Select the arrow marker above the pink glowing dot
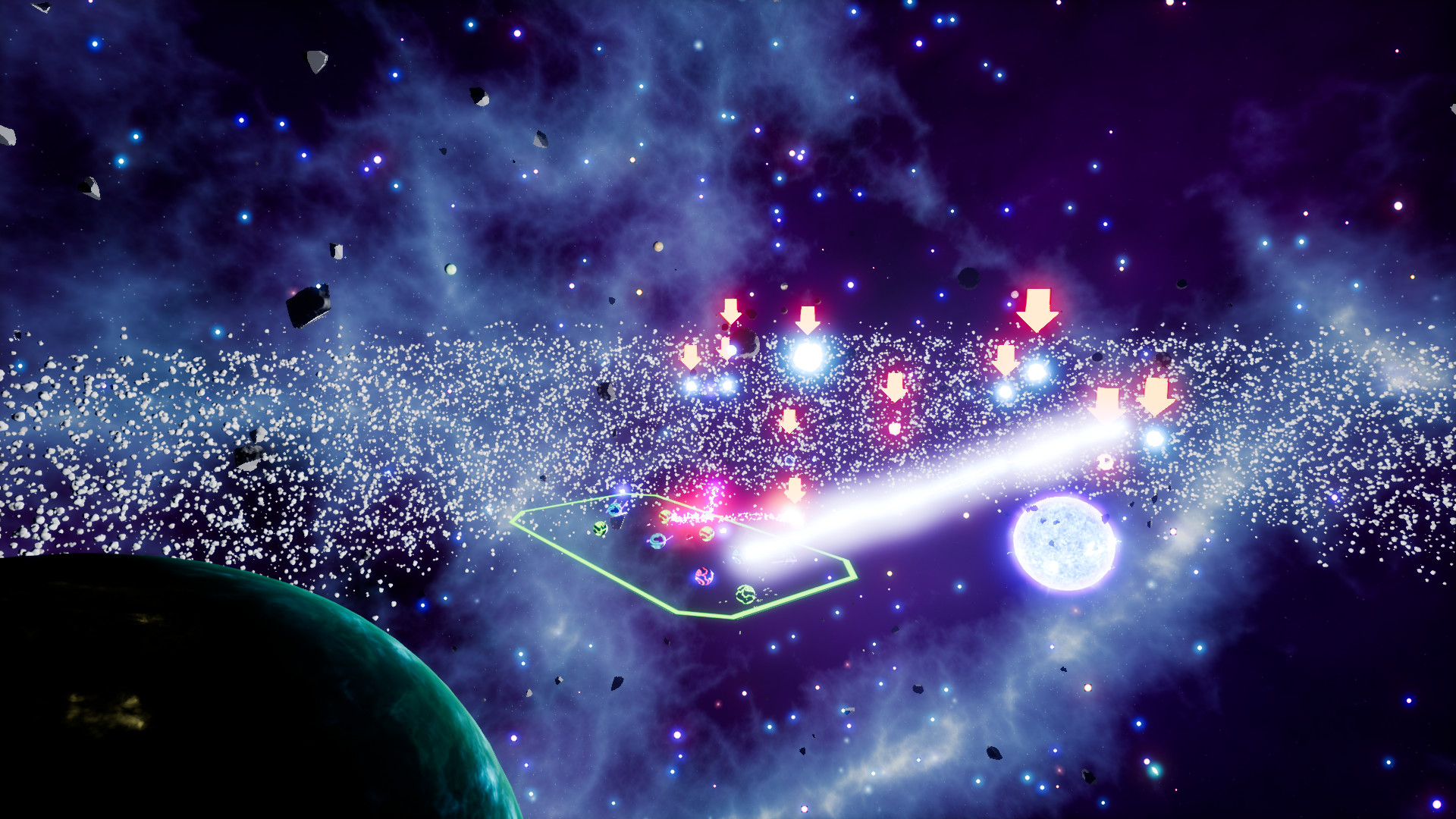Viewport: 1456px width, 819px height. pyautogui.click(x=894, y=387)
